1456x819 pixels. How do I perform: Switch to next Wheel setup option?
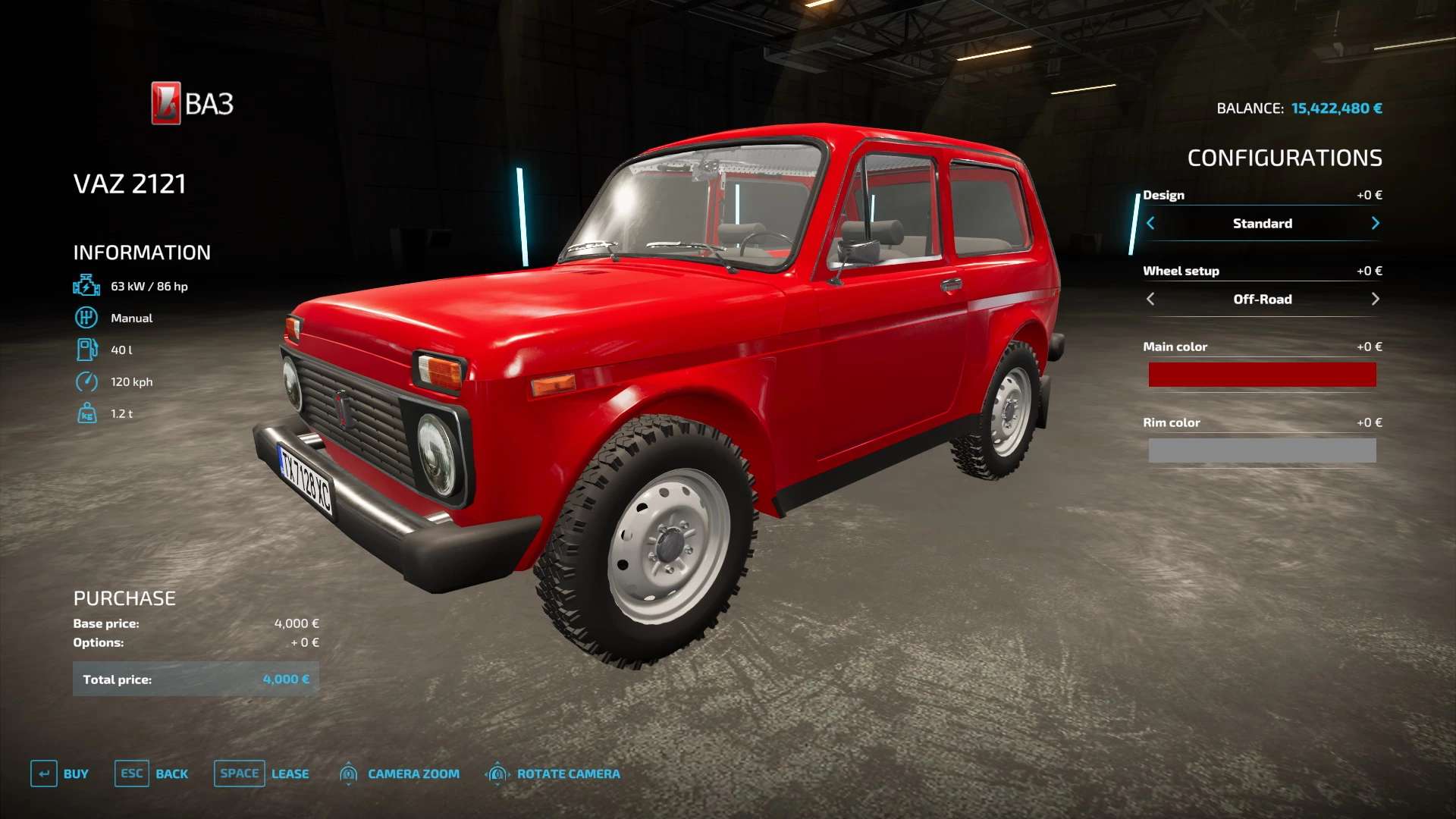pos(1375,299)
